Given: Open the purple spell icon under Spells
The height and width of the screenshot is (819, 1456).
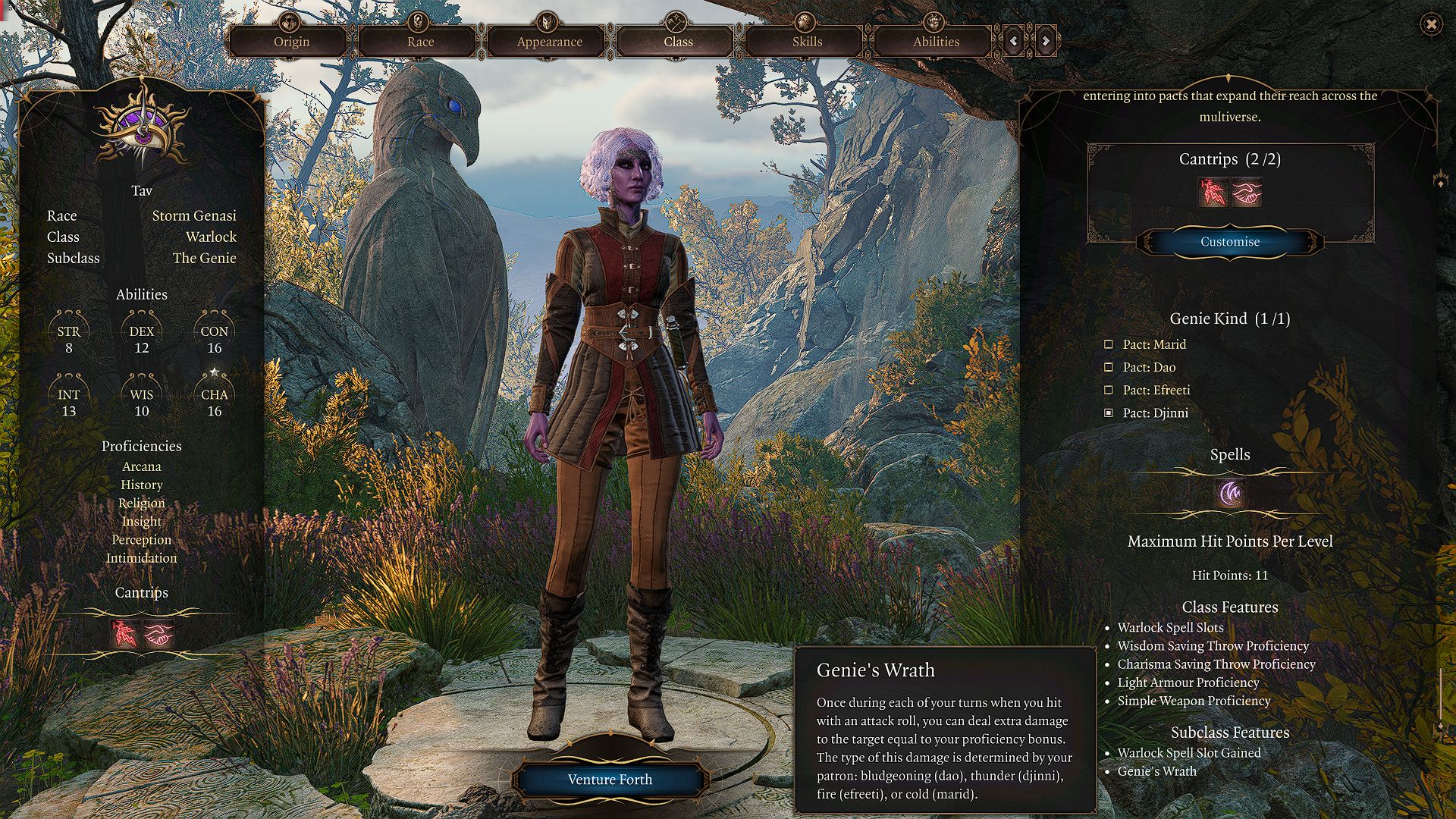Looking at the screenshot, I should click(1230, 494).
